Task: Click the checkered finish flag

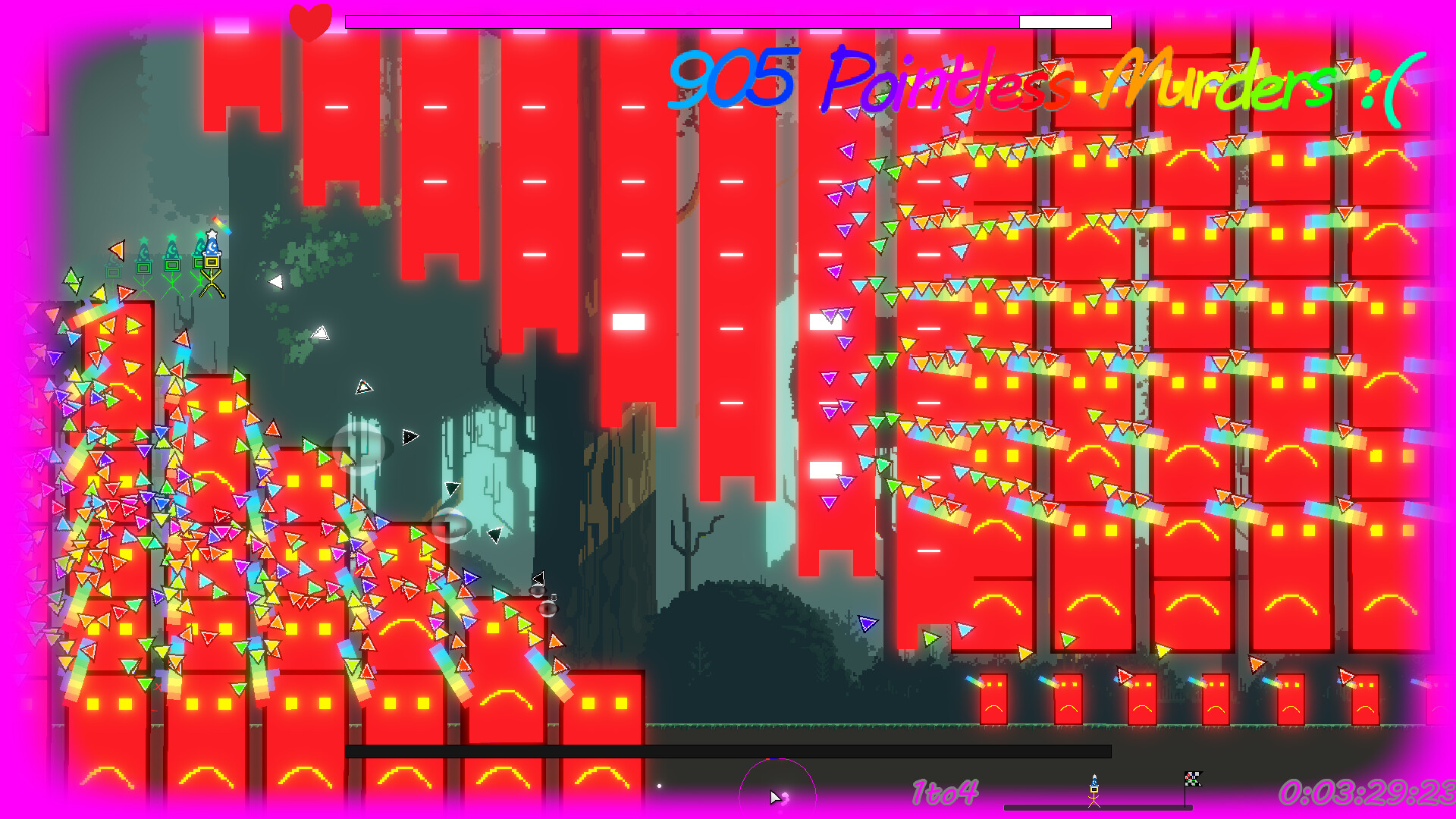Action: point(1194,778)
